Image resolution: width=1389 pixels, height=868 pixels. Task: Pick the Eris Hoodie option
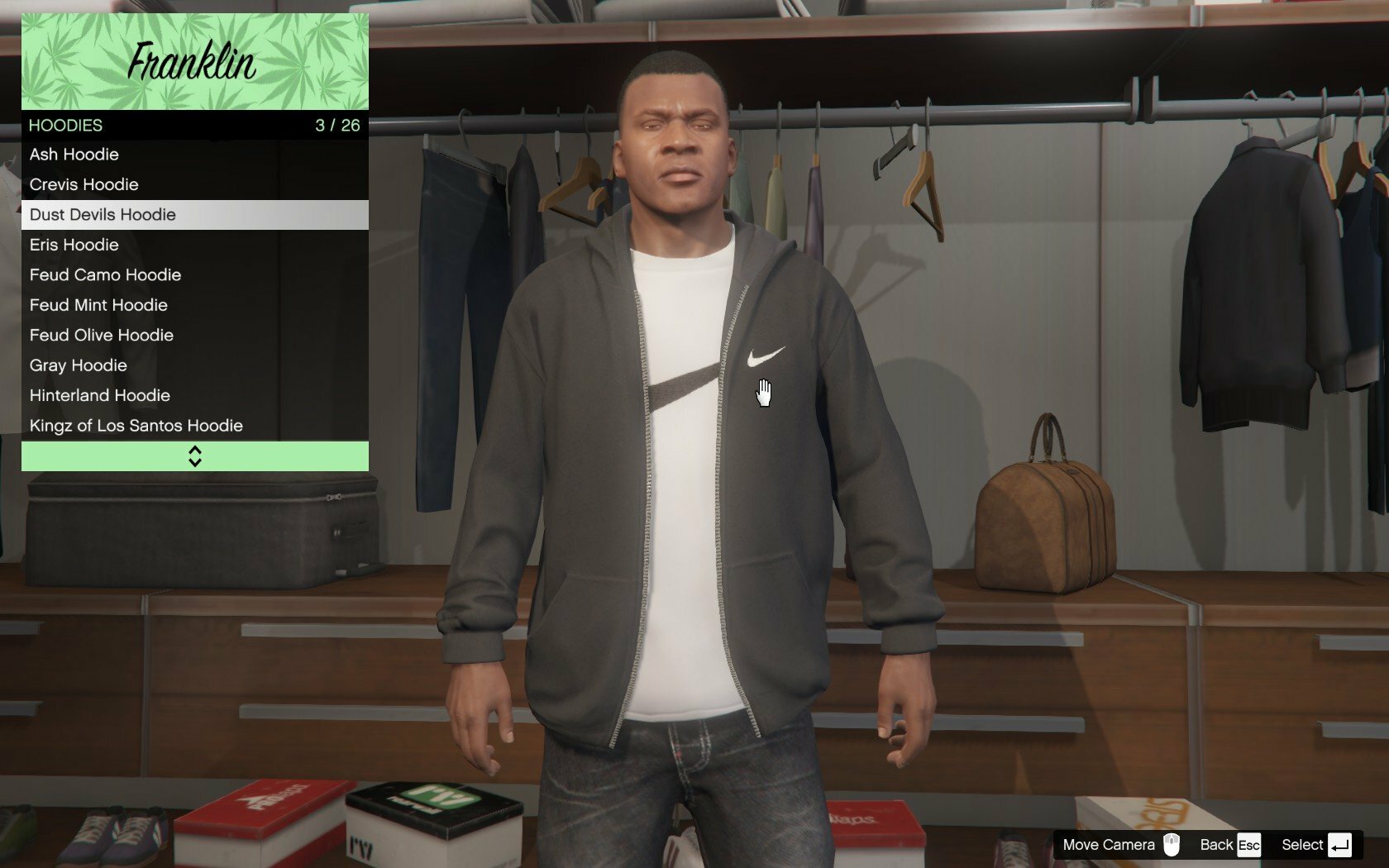click(194, 245)
